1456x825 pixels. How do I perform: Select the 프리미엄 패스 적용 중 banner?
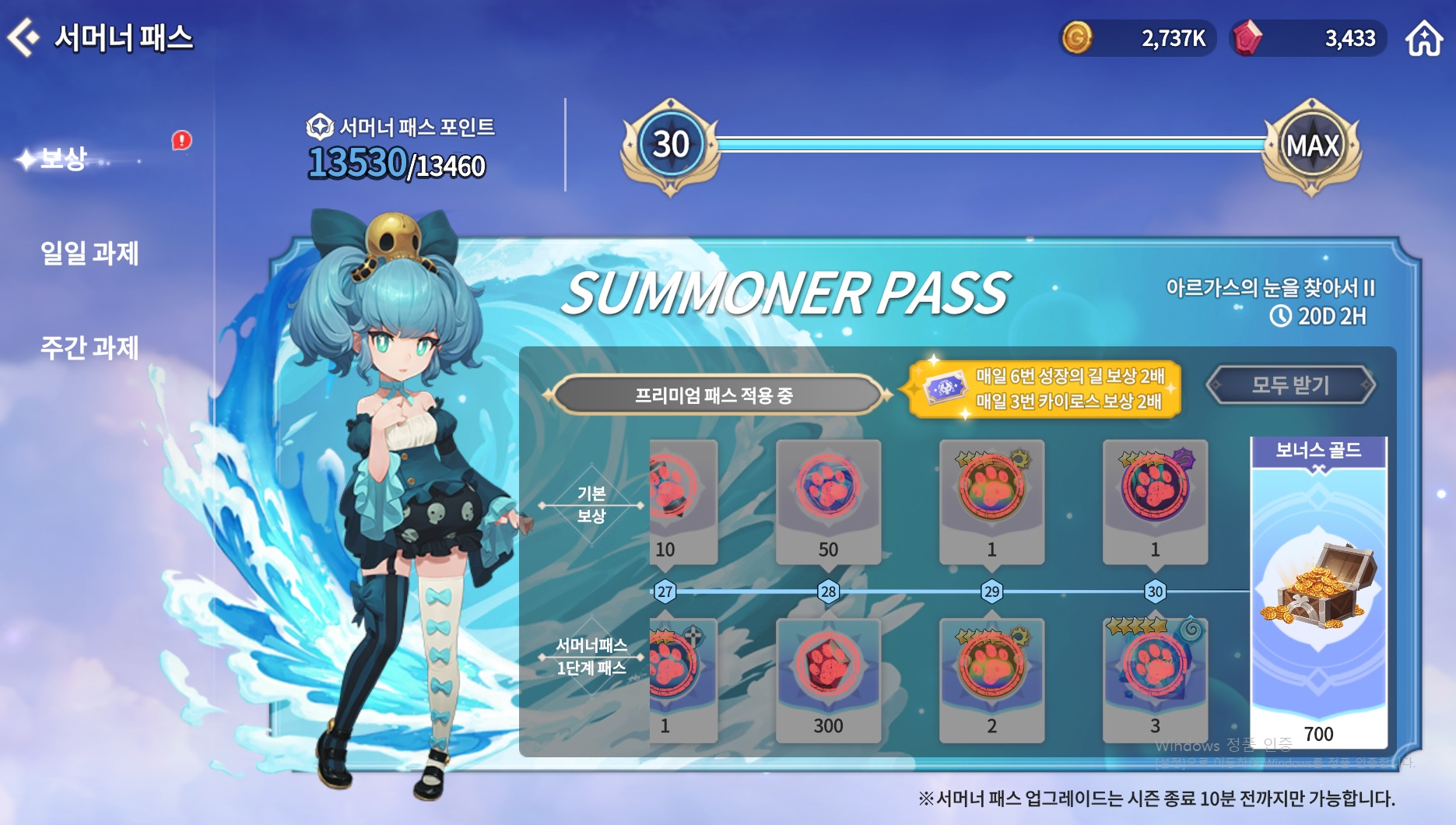[x=714, y=395]
